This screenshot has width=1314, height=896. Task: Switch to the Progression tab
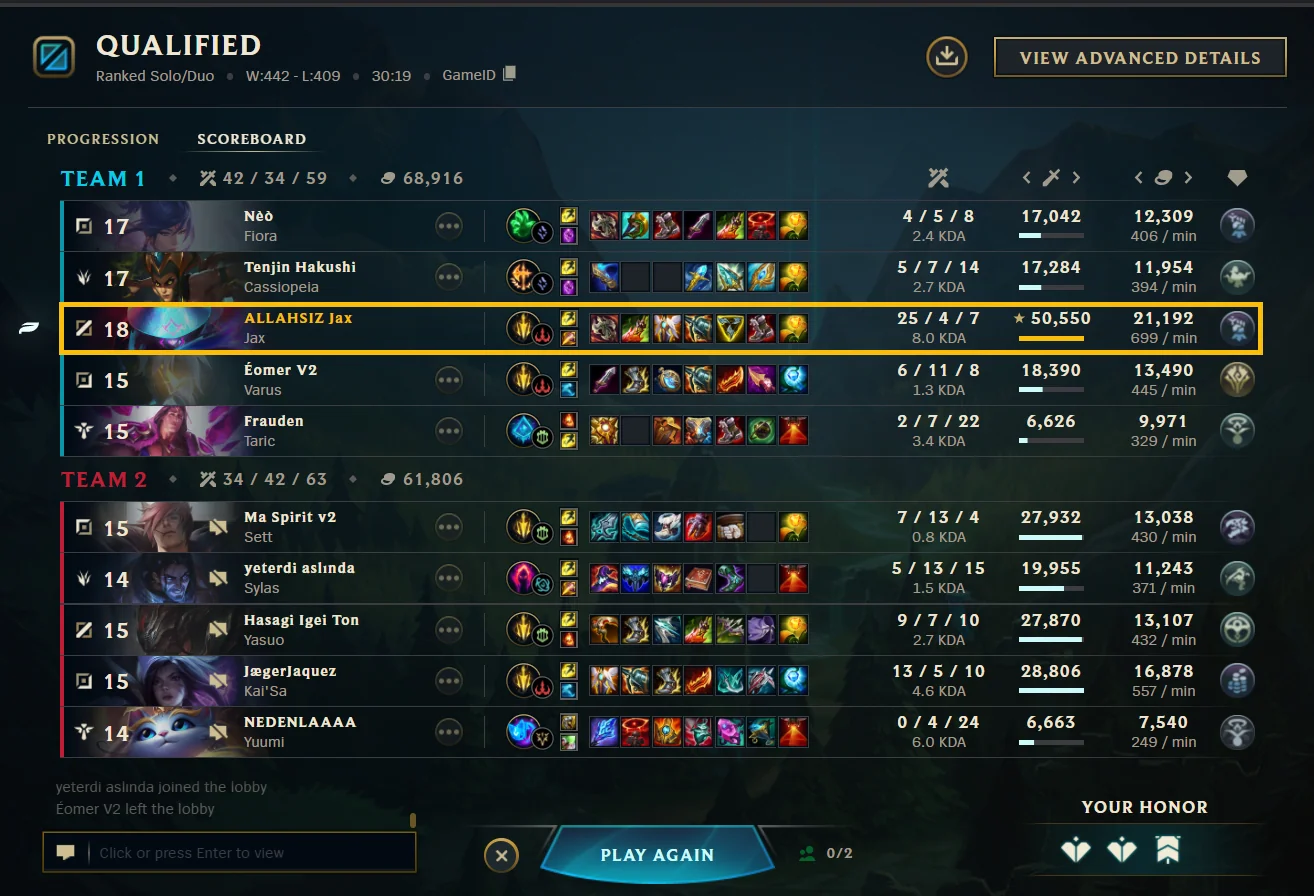click(103, 139)
